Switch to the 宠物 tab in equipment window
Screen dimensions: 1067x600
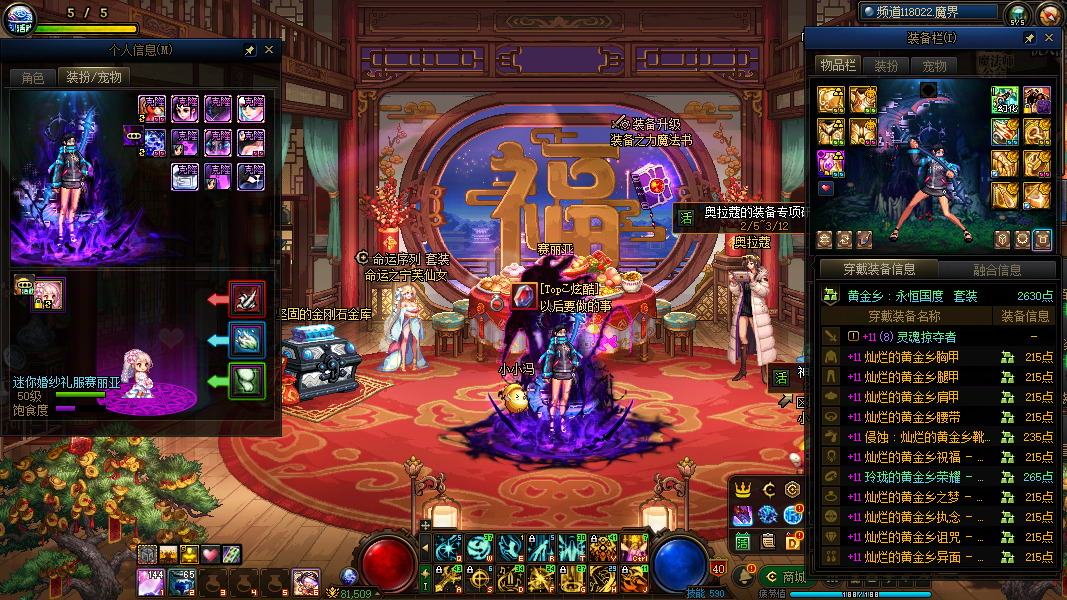(934, 66)
